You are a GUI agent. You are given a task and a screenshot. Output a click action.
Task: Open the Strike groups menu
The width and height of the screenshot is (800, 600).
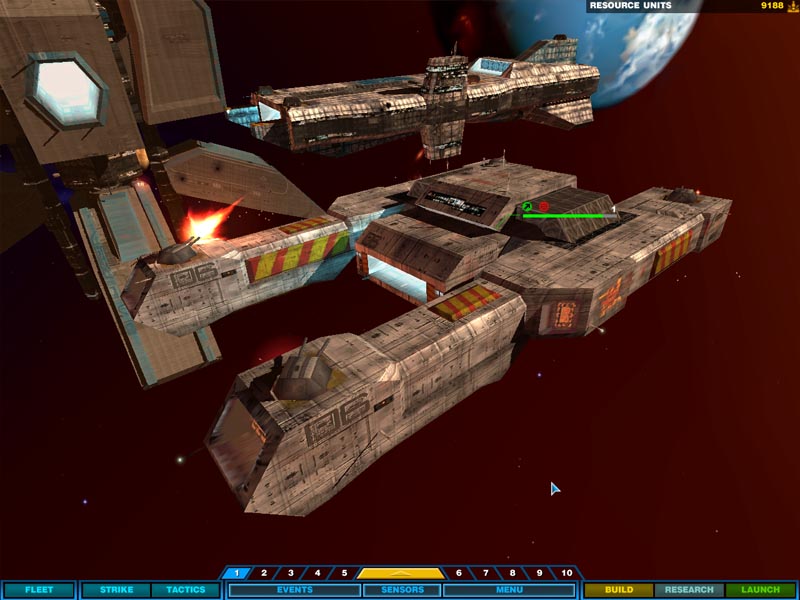(116, 590)
